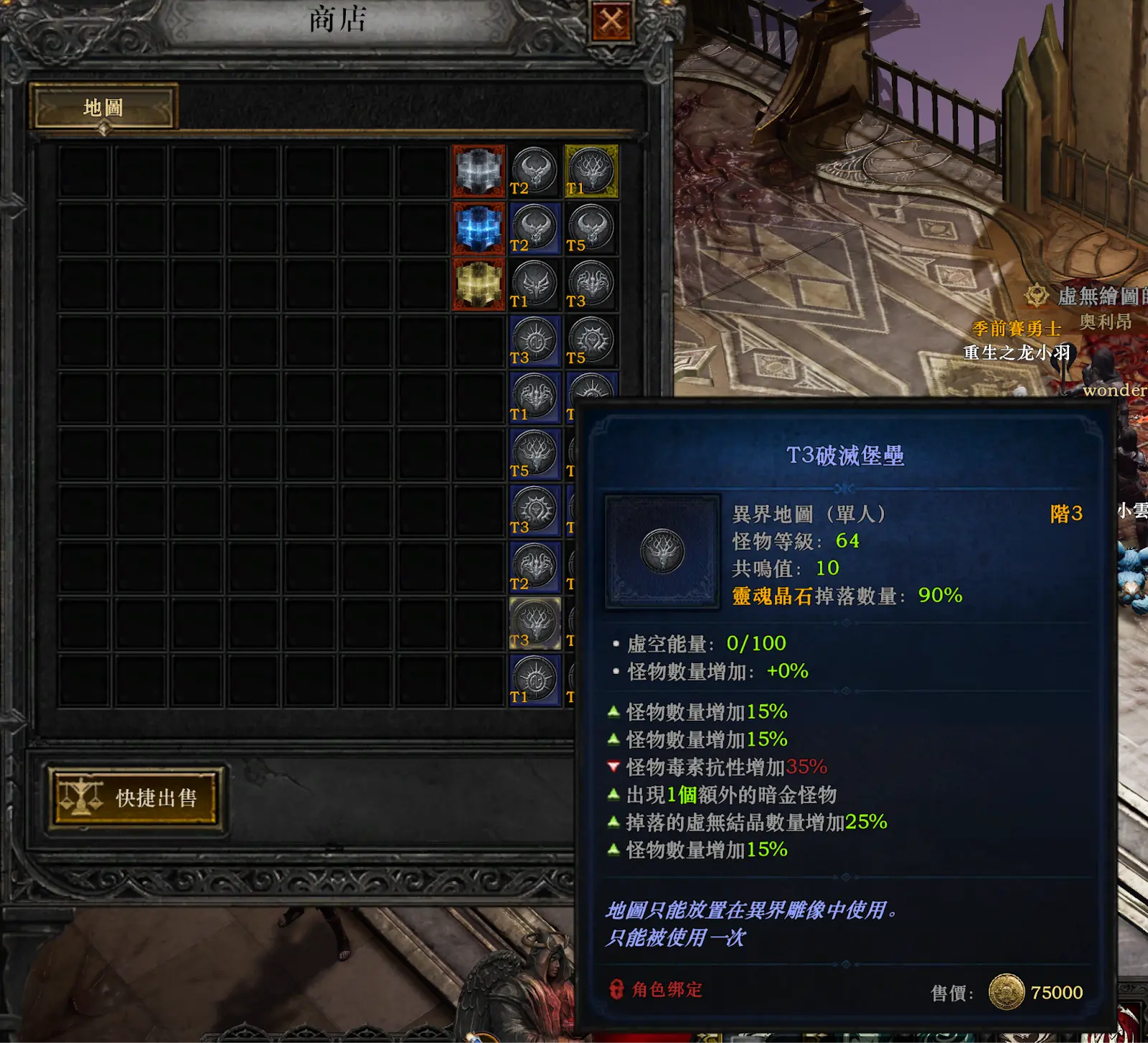Switch to the 地圖 tab
1148x1043 pixels.
[103, 108]
